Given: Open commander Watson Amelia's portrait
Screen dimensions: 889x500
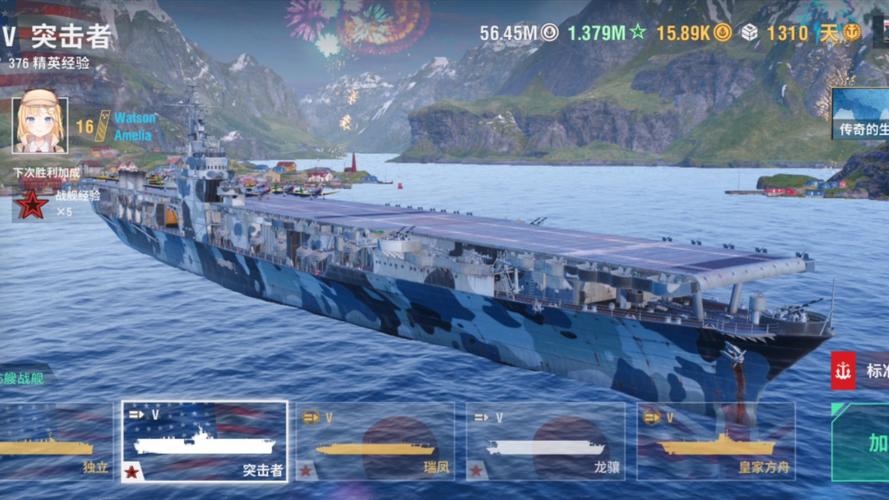Looking at the screenshot, I should click(x=40, y=125).
